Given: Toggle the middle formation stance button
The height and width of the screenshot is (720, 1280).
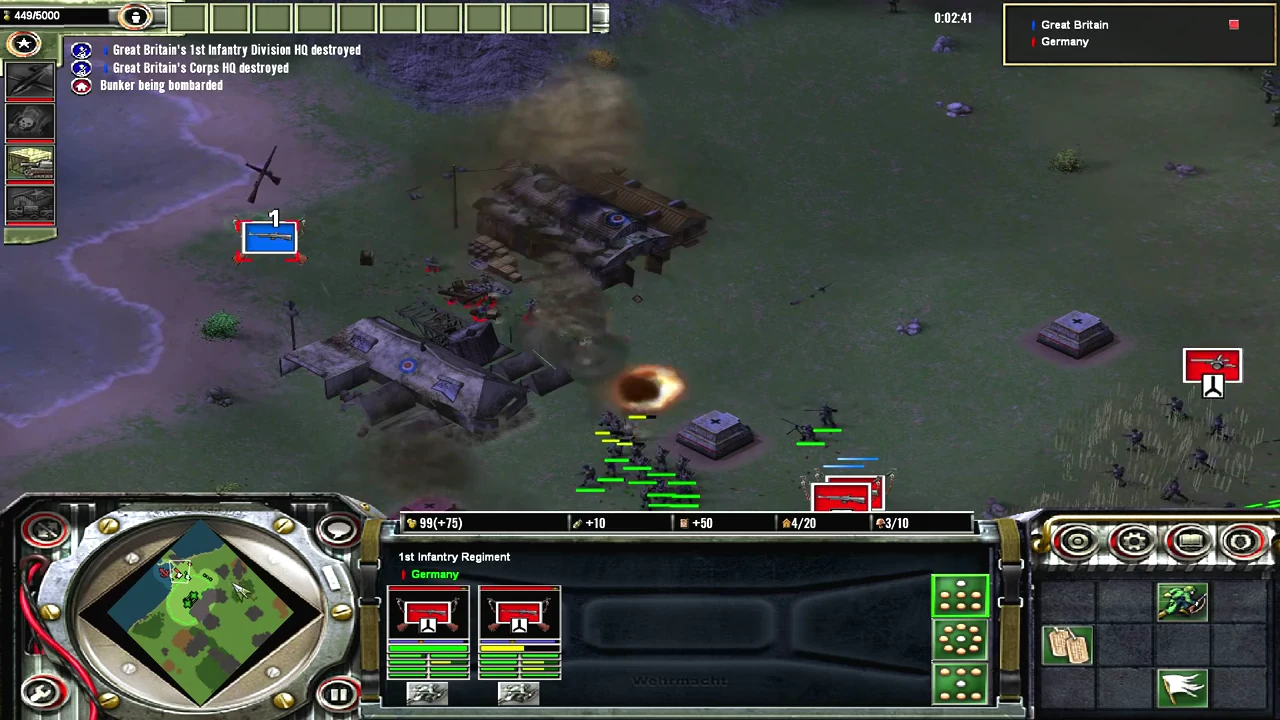Looking at the screenshot, I should pos(960,640).
